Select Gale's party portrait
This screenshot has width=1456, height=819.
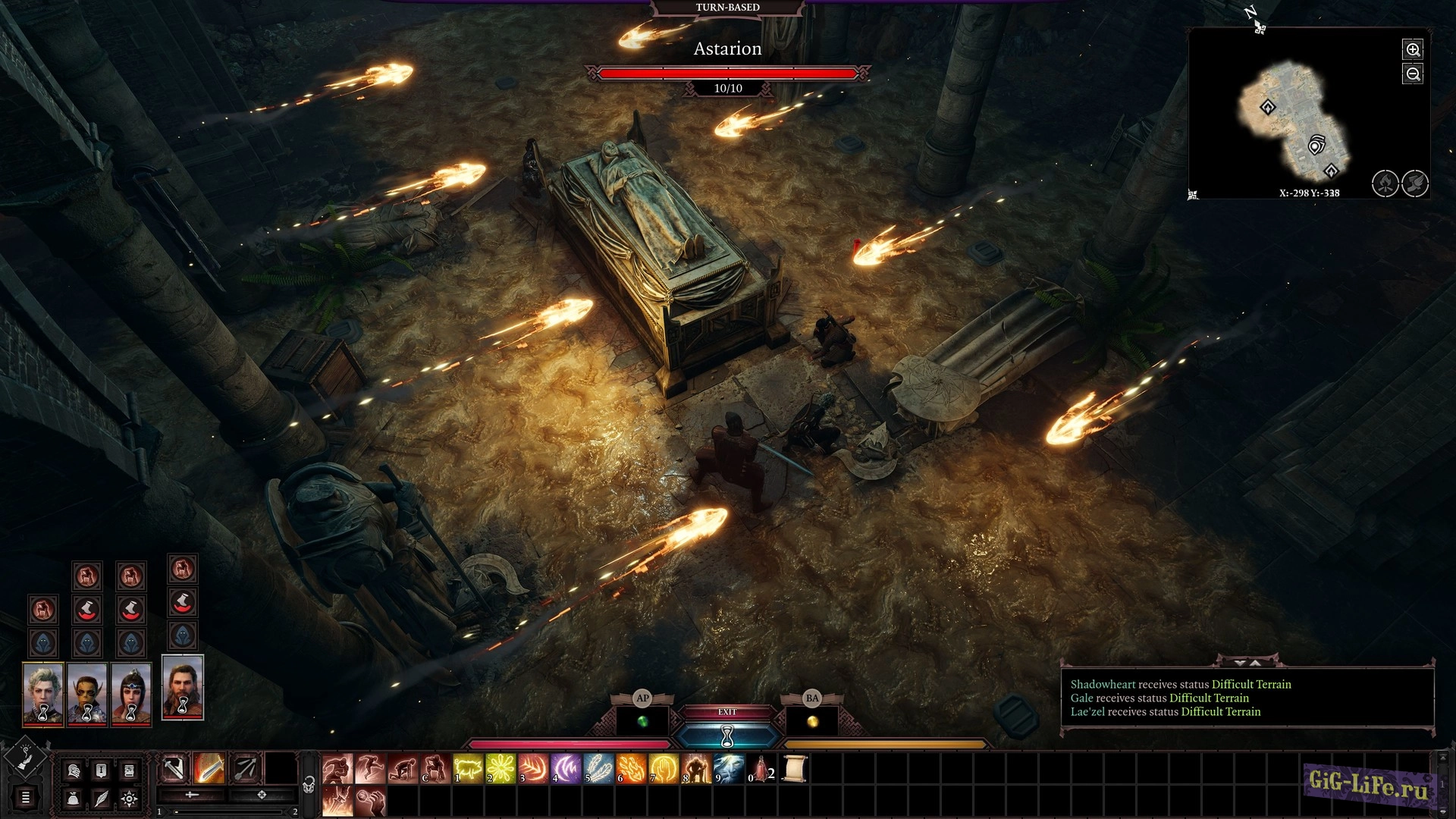(183, 687)
